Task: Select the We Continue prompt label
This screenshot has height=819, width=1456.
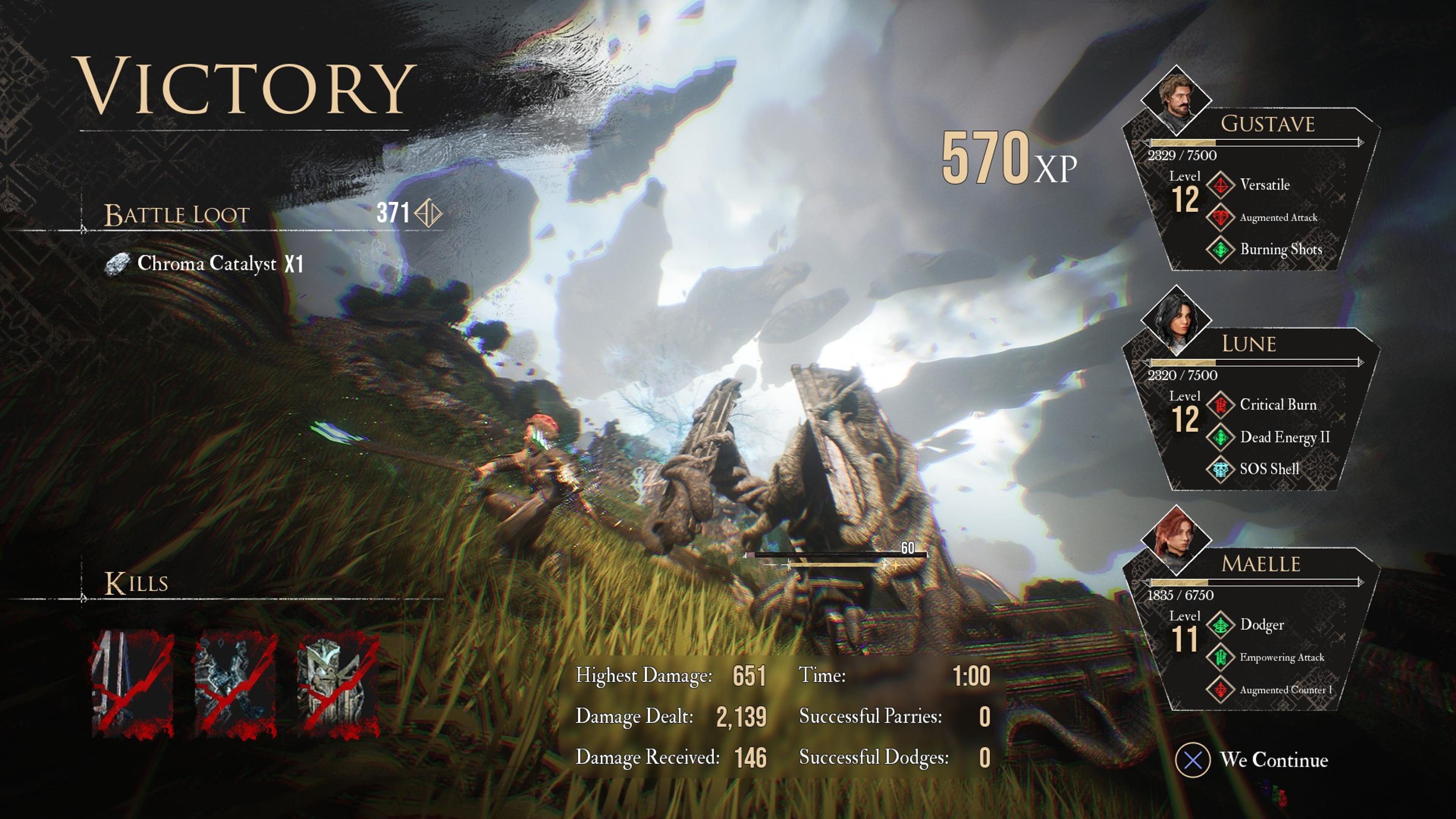Action: tap(1274, 759)
